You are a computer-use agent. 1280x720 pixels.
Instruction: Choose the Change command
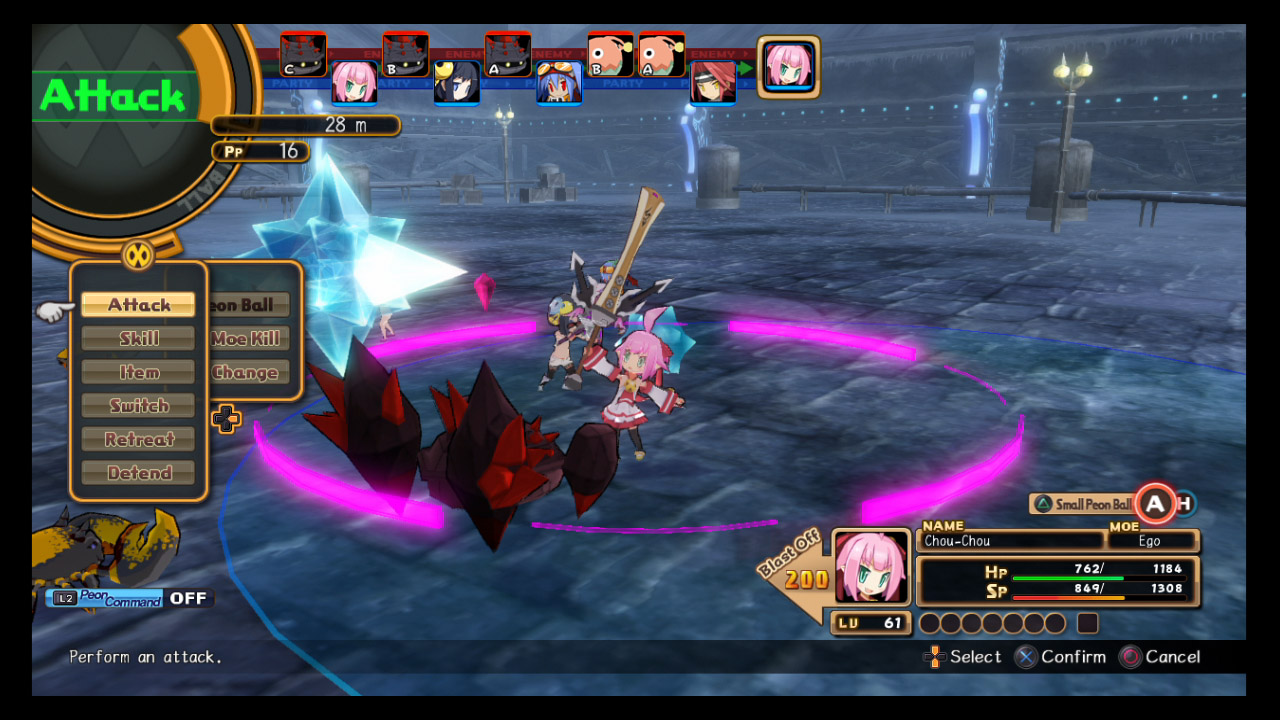[246, 373]
